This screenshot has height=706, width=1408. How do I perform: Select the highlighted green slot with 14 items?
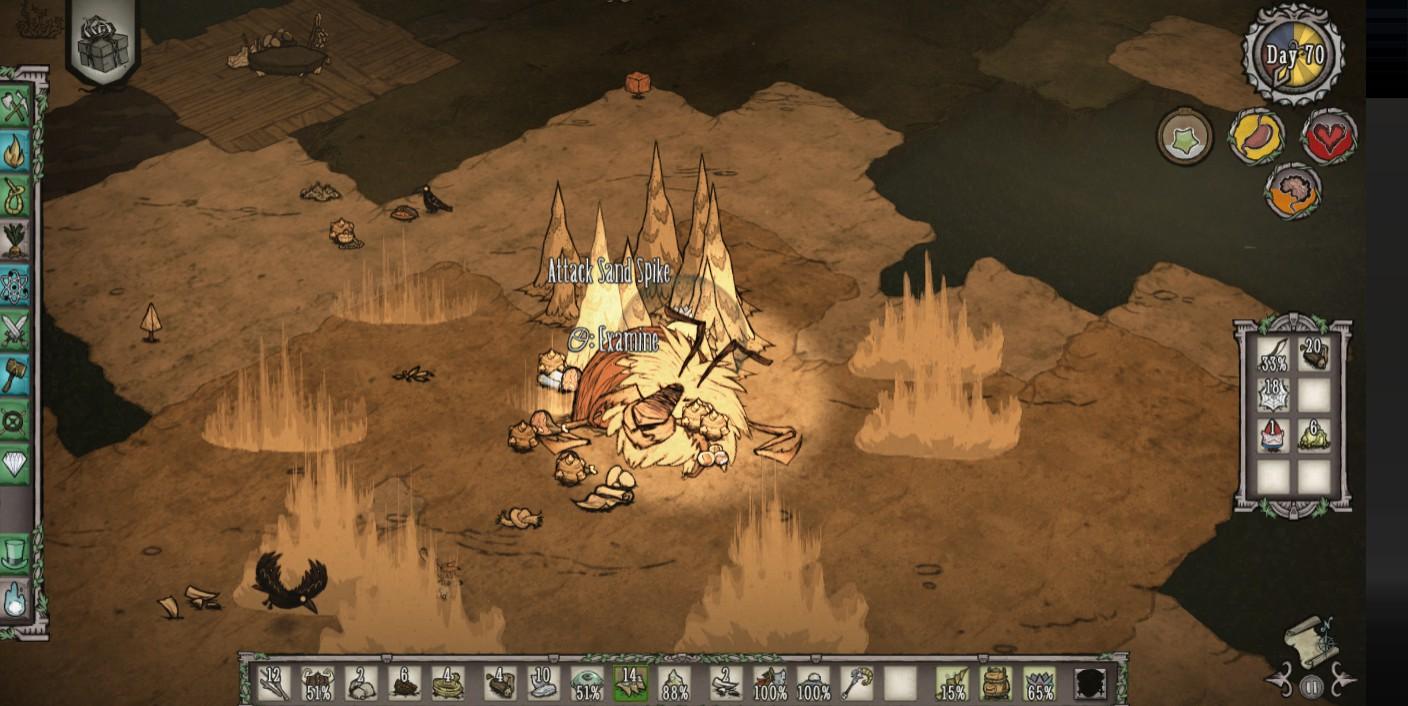[x=631, y=683]
